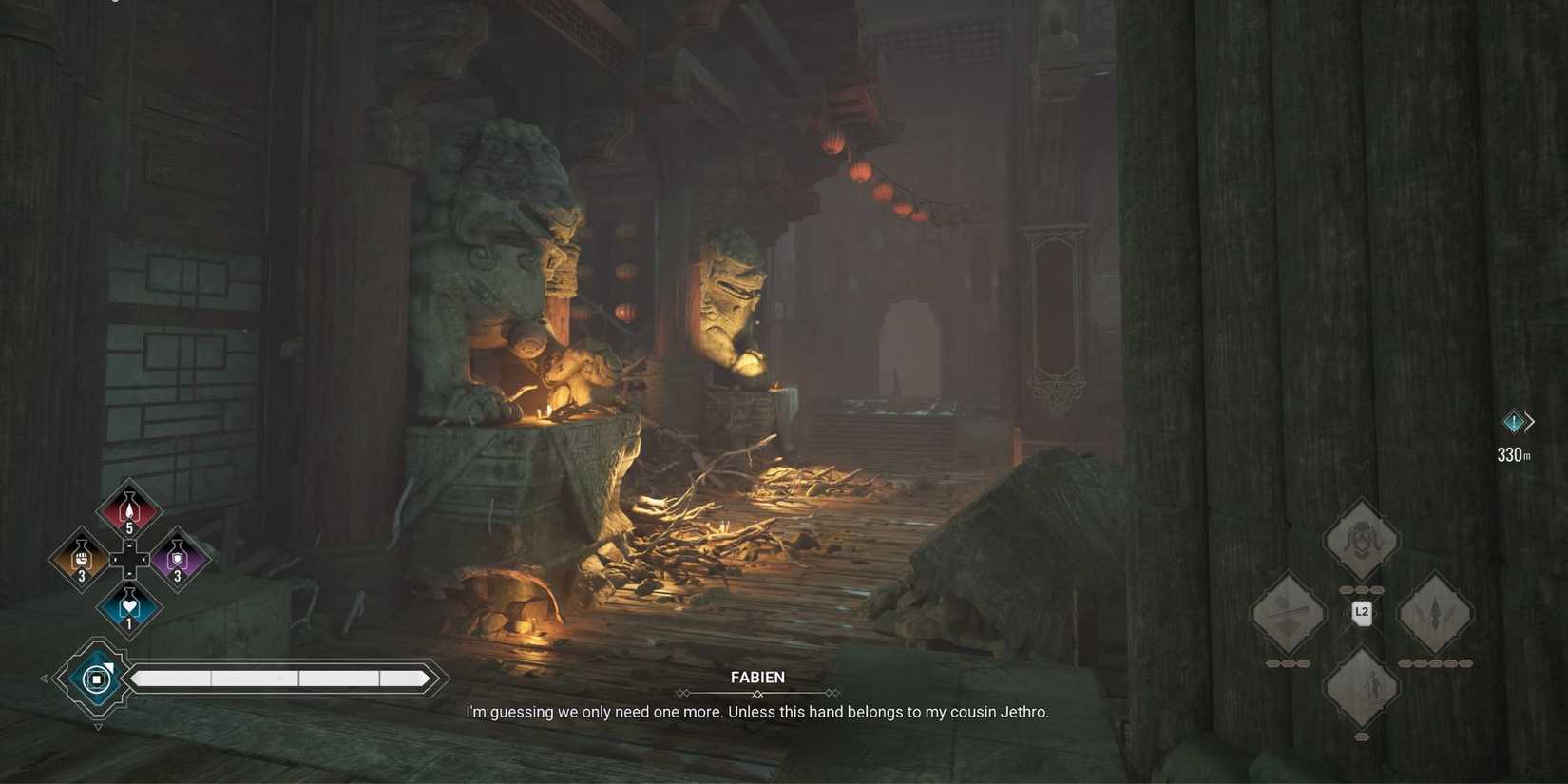Expand the chevron beside the objective marker
1568x784 pixels.
pyautogui.click(x=1531, y=421)
